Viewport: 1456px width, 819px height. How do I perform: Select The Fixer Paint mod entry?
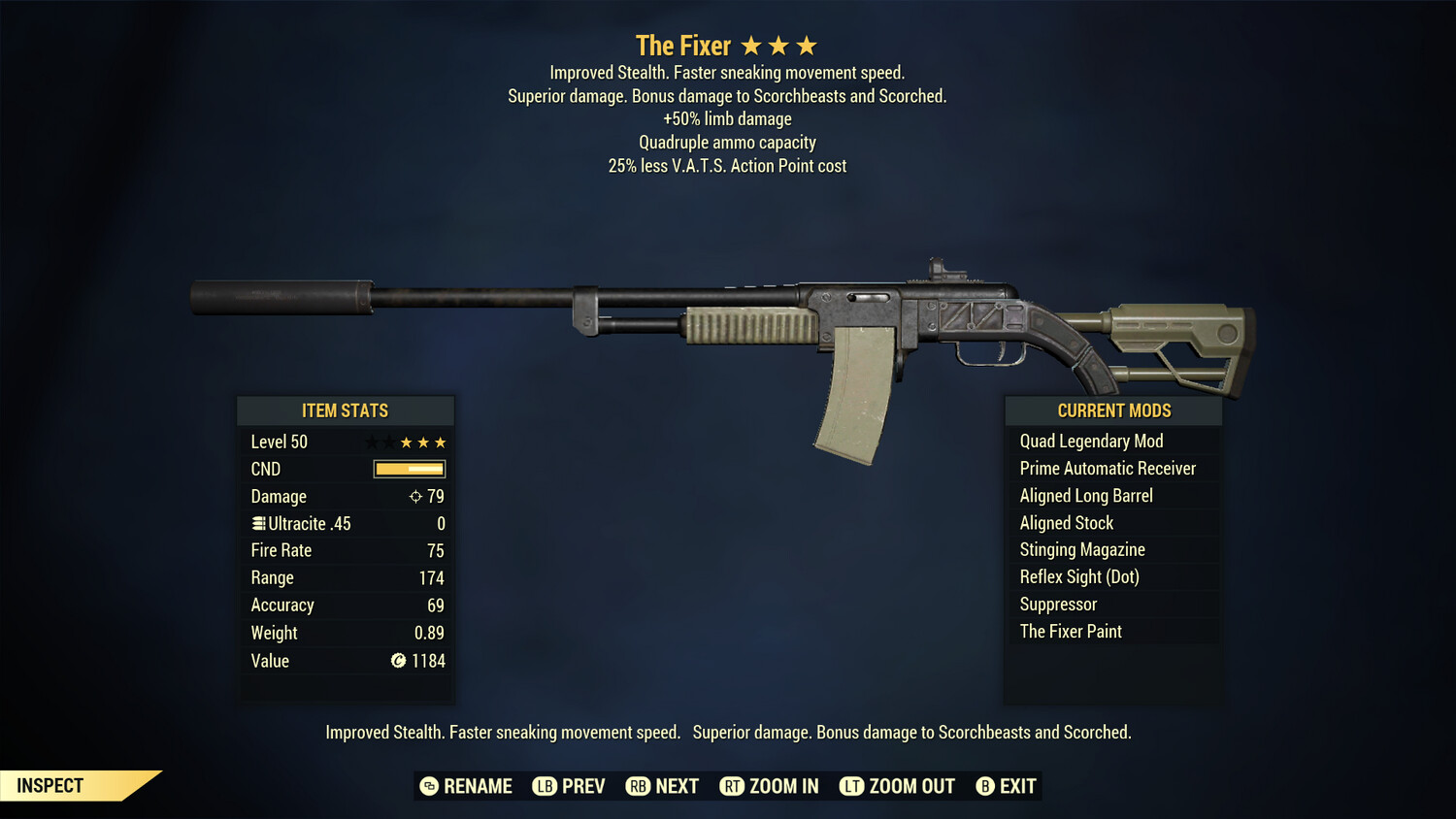(x=1071, y=631)
